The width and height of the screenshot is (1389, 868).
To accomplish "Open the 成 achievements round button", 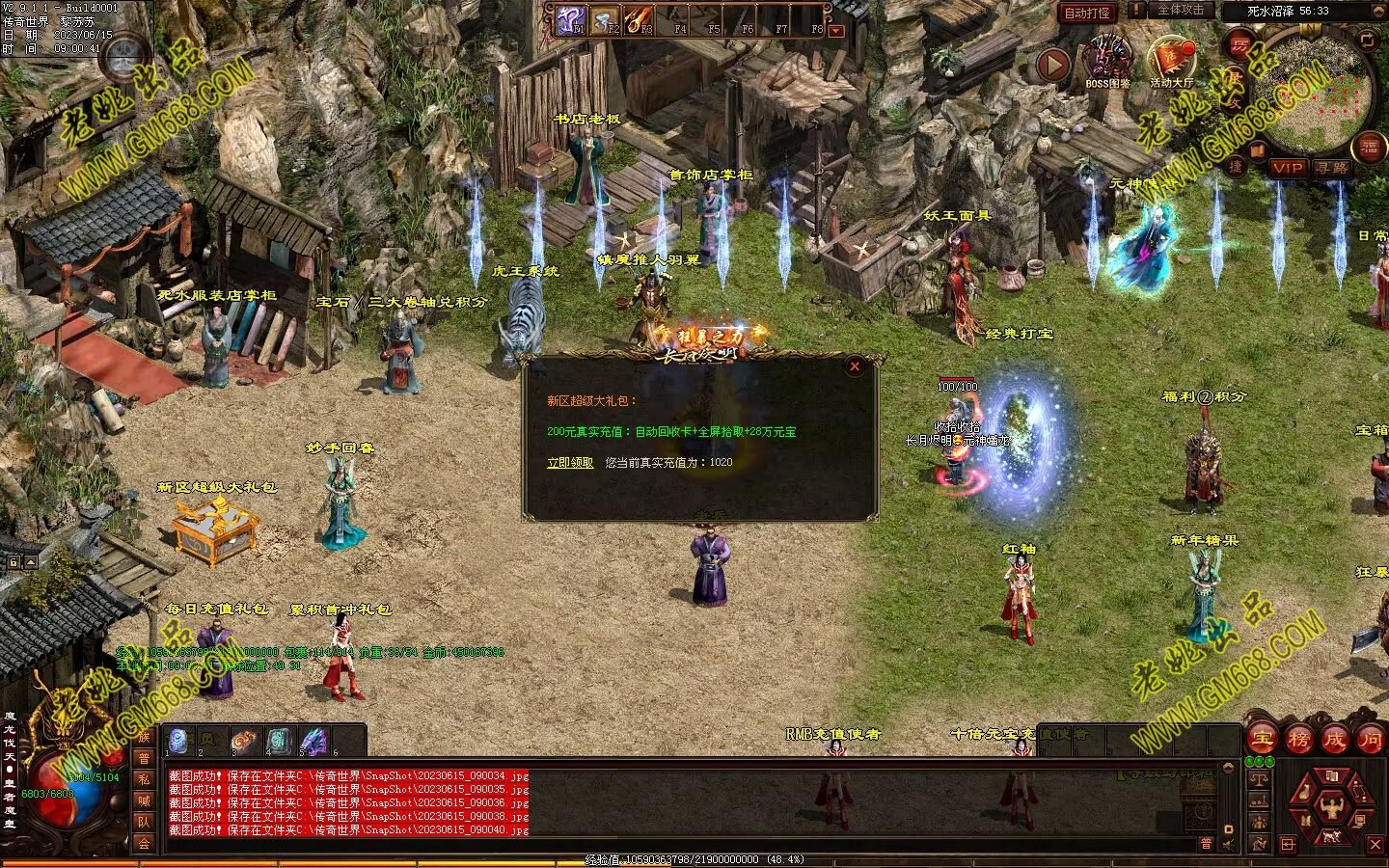I will click(x=1335, y=740).
